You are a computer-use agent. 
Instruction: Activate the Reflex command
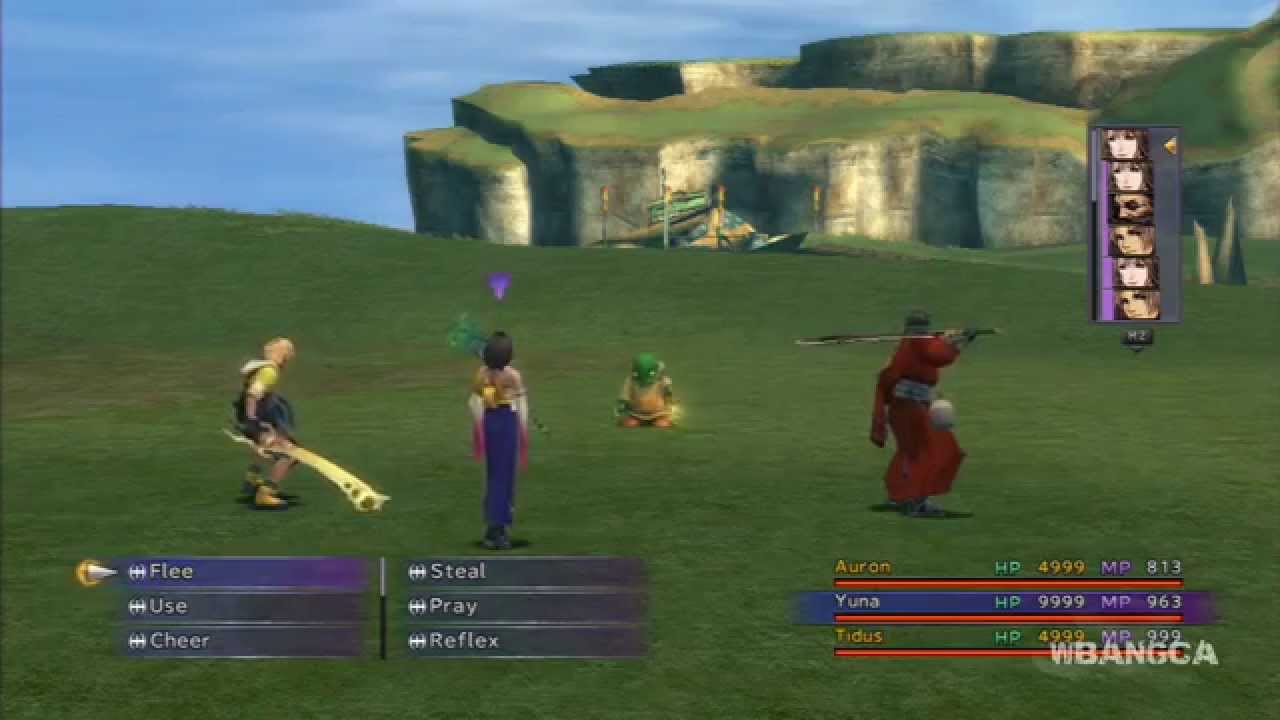point(520,641)
